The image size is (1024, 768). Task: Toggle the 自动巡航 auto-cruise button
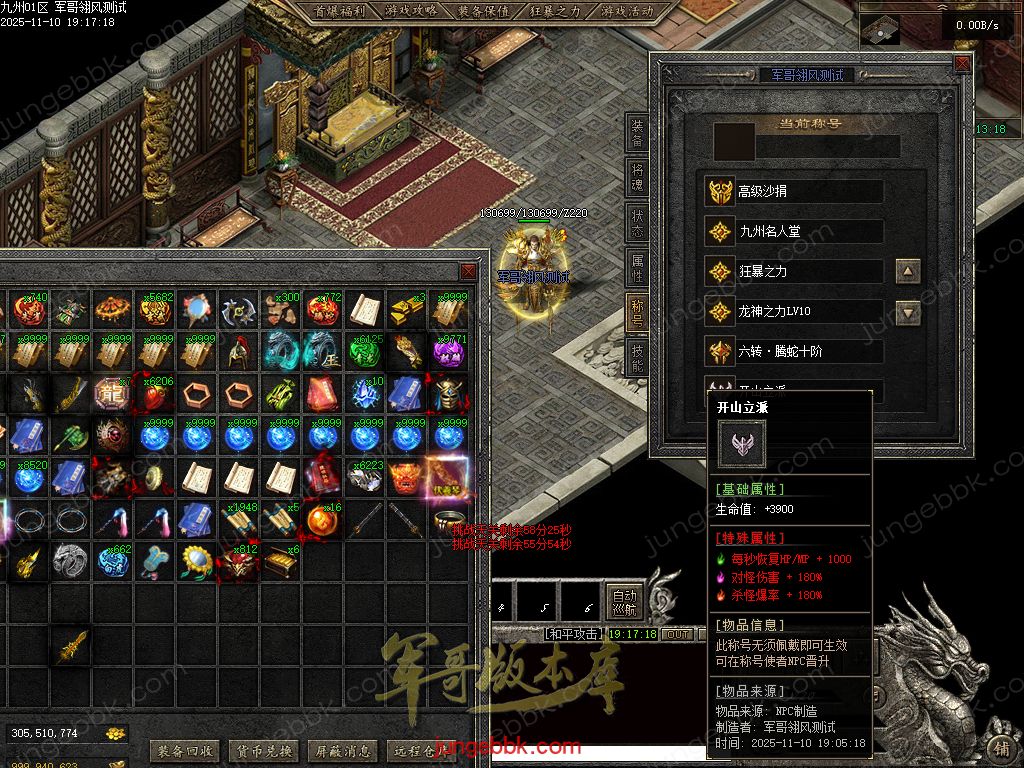(x=625, y=601)
